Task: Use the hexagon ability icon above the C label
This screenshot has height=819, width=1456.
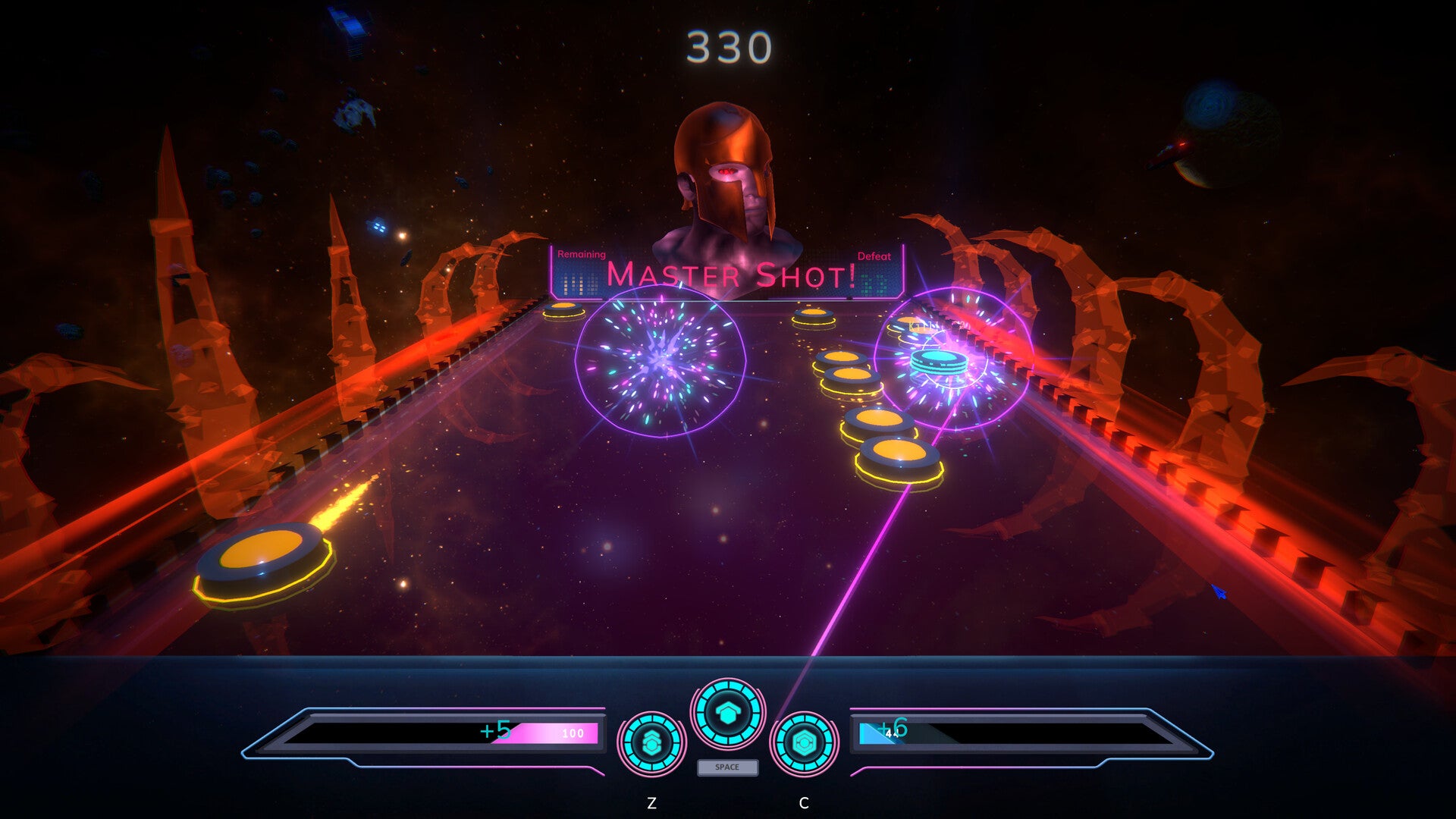Action: click(x=804, y=743)
